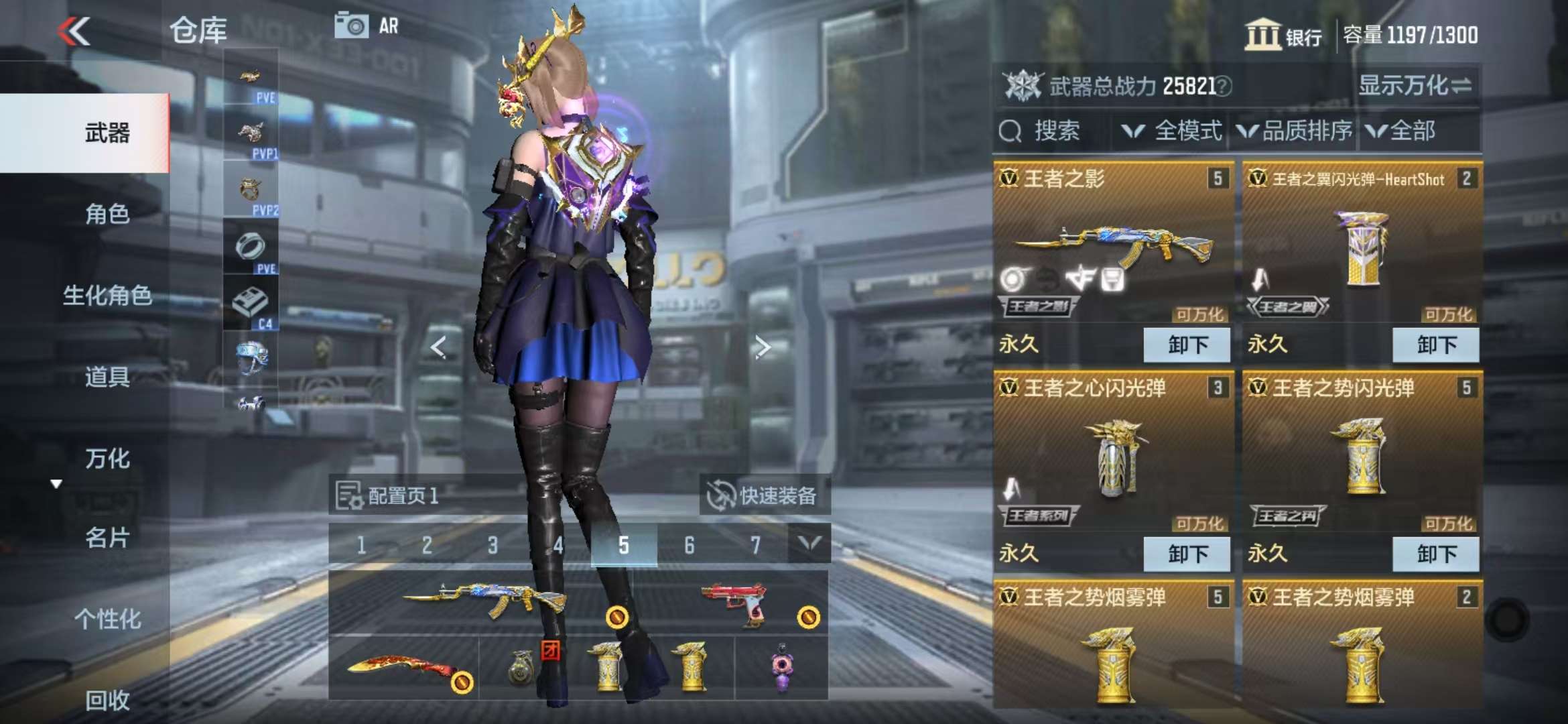Switch to the 角色 character tab
The image size is (1568, 724).
(x=107, y=214)
